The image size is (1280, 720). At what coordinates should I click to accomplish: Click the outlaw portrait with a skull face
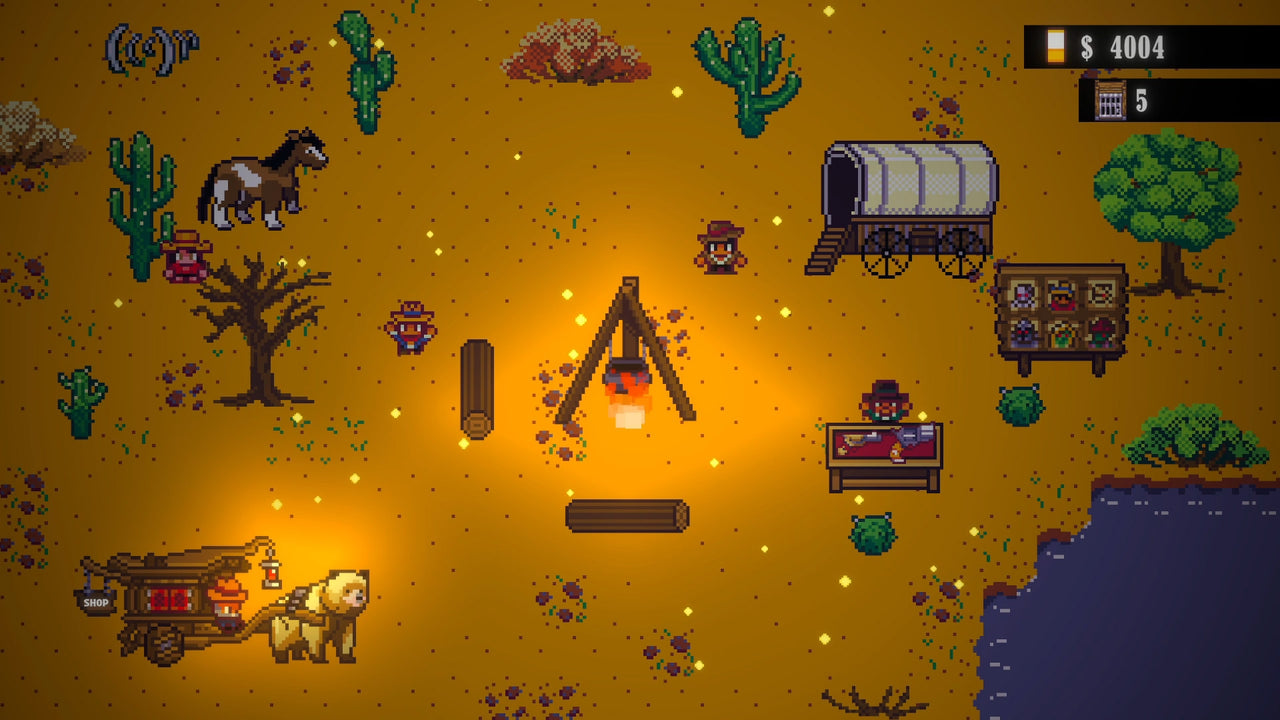pyautogui.click(x=1023, y=294)
